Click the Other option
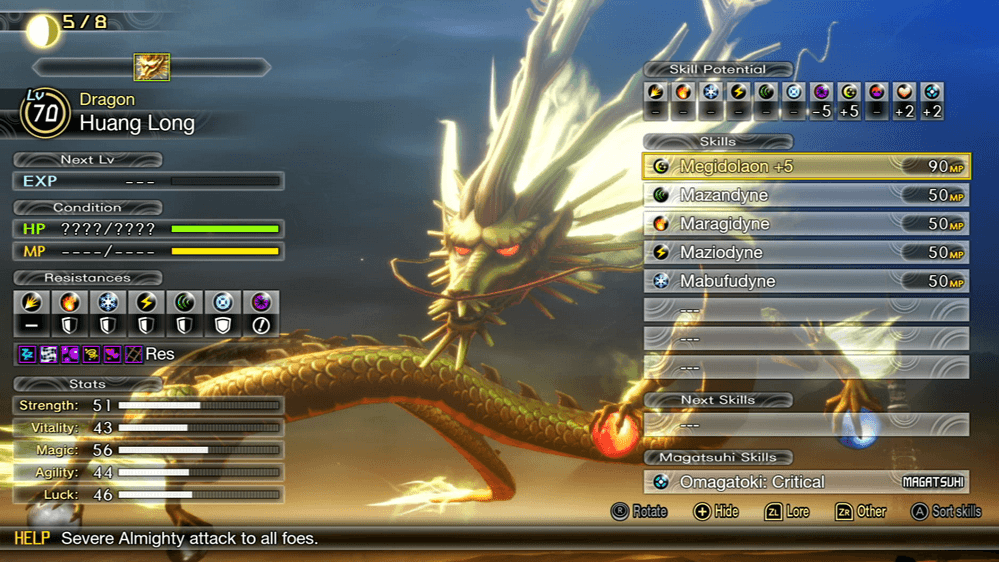 click(x=861, y=512)
